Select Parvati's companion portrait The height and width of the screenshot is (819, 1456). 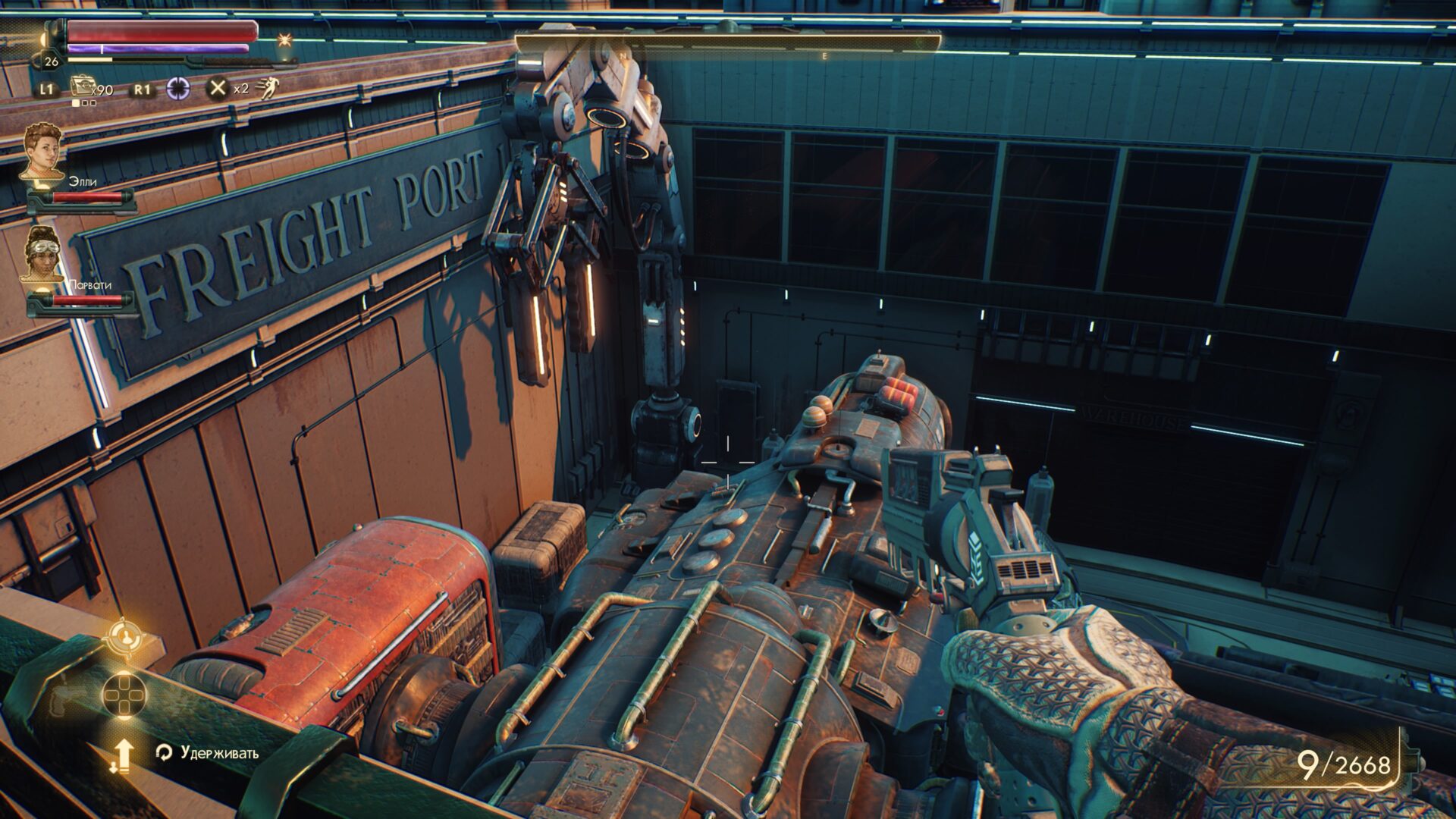(x=42, y=254)
